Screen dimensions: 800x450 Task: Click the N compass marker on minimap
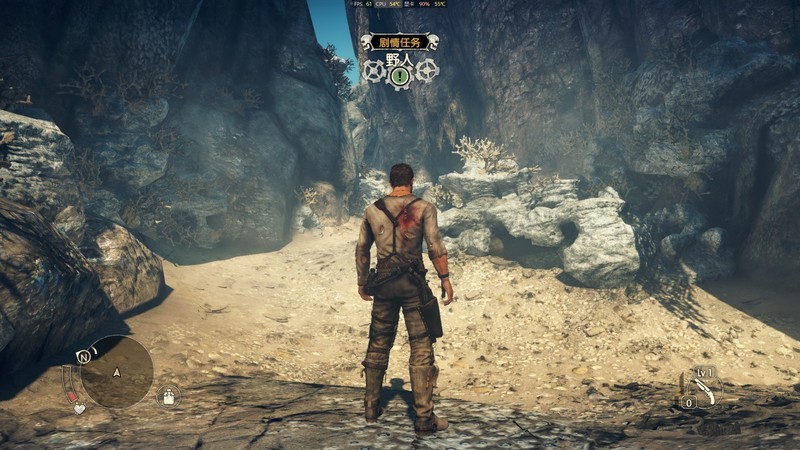point(85,355)
